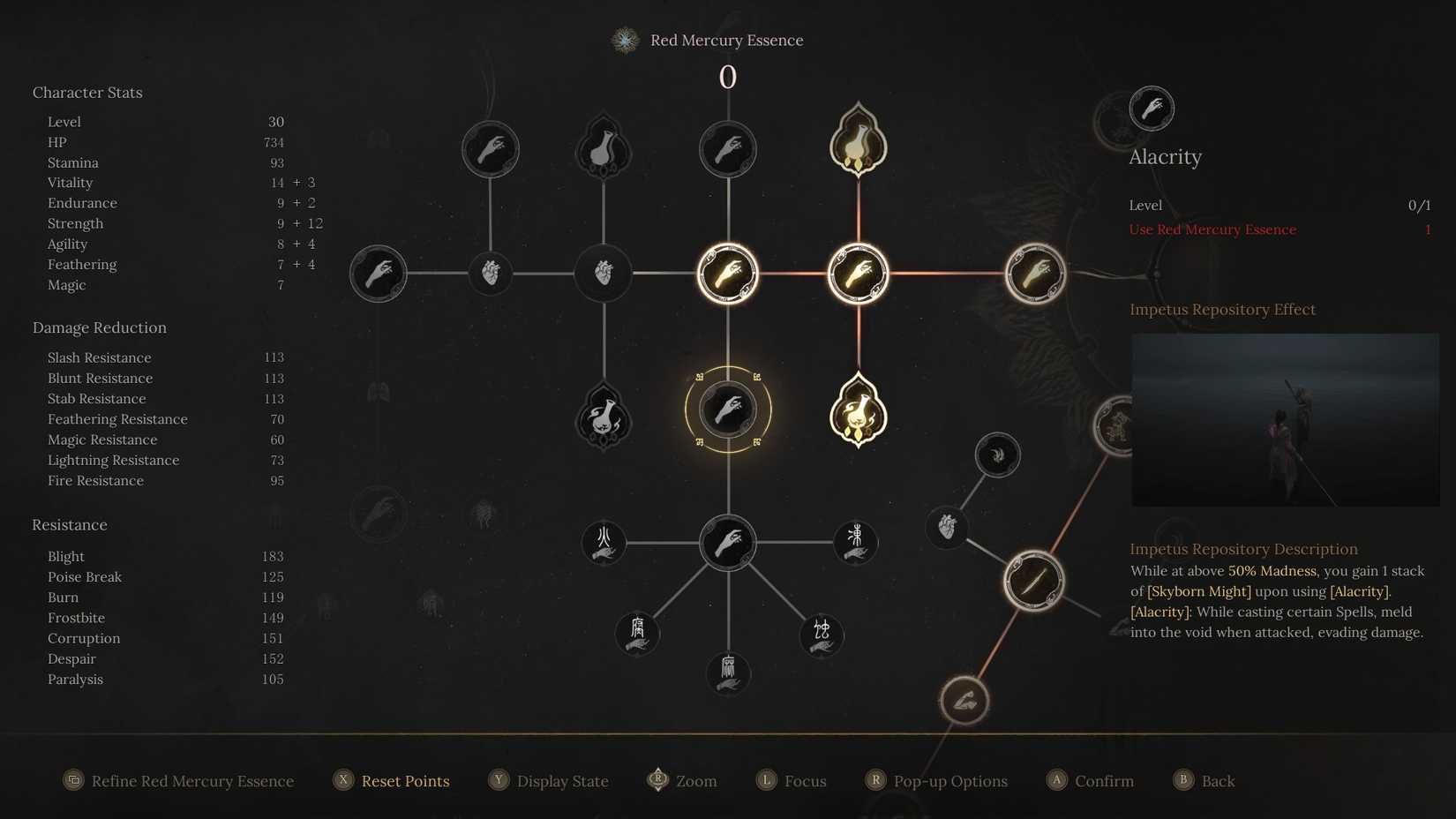1456x819 pixels.
Task: Click the Use Red Mercury Essence text
Action: tap(1213, 229)
